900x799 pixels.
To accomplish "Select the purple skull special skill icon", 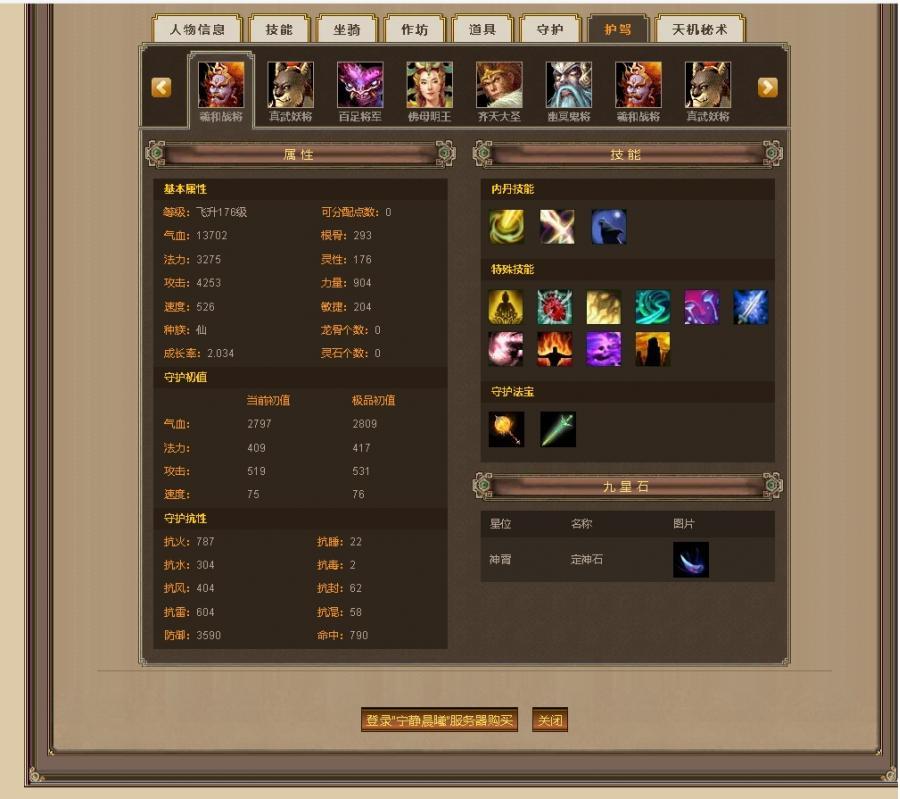I will click(x=604, y=349).
